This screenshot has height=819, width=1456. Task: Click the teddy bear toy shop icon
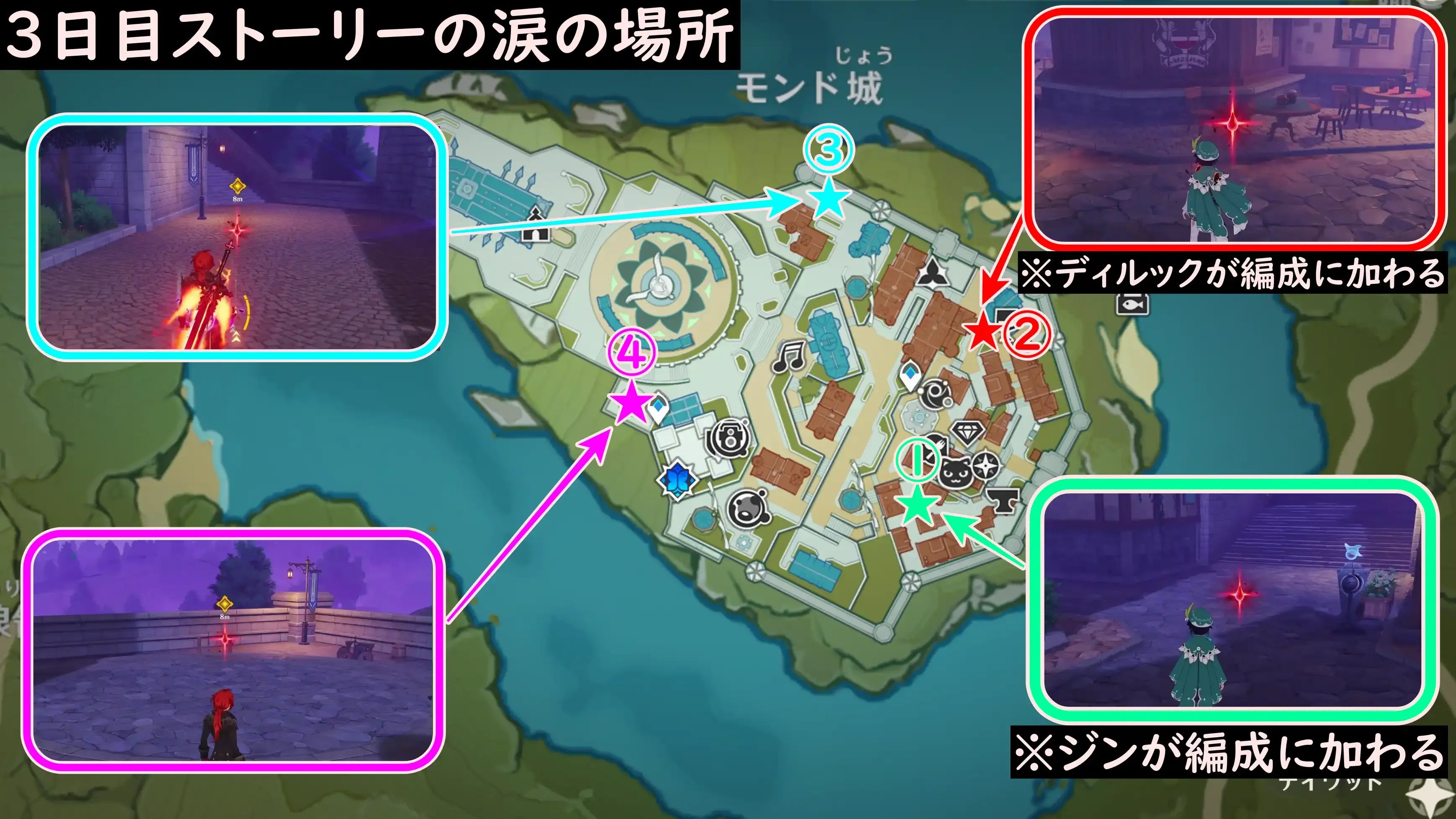click(747, 507)
